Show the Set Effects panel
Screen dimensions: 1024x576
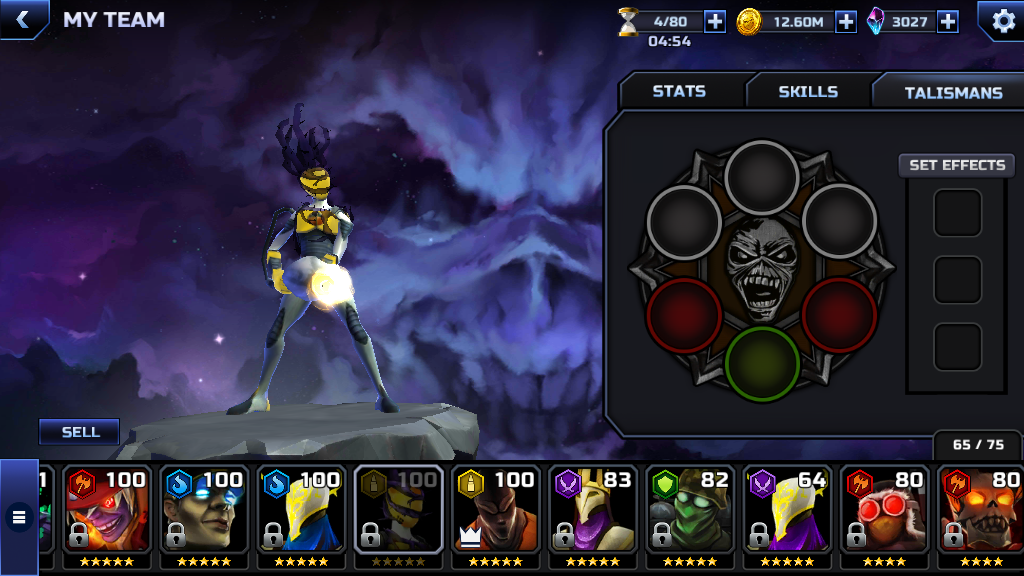click(x=957, y=165)
